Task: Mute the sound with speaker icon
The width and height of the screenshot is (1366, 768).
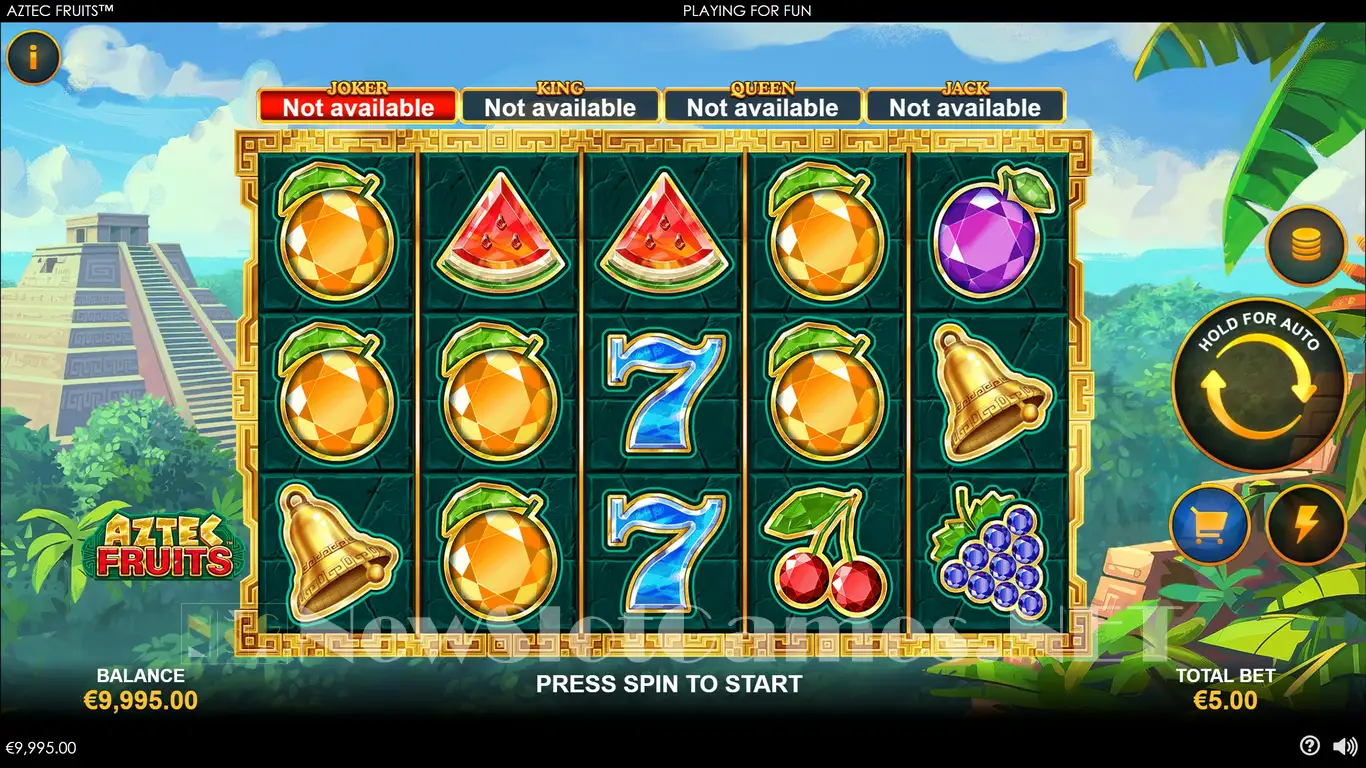Action: point(1345,746)
